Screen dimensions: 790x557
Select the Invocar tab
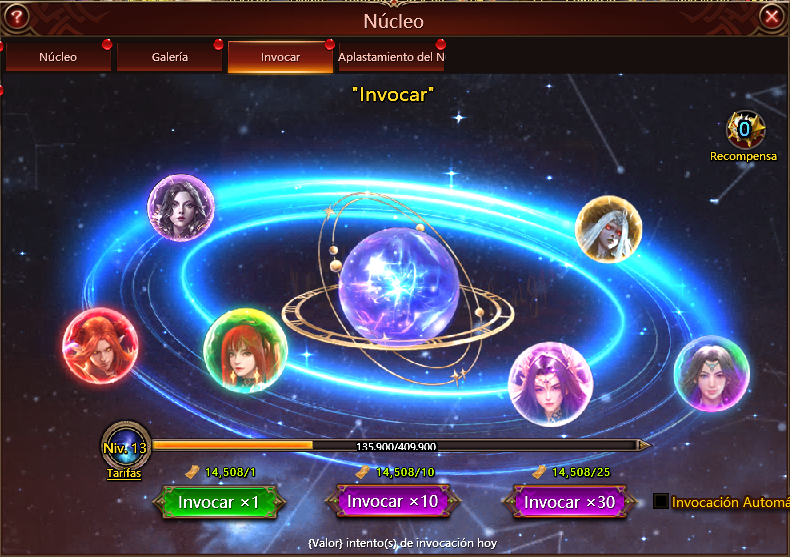[280, 57]
